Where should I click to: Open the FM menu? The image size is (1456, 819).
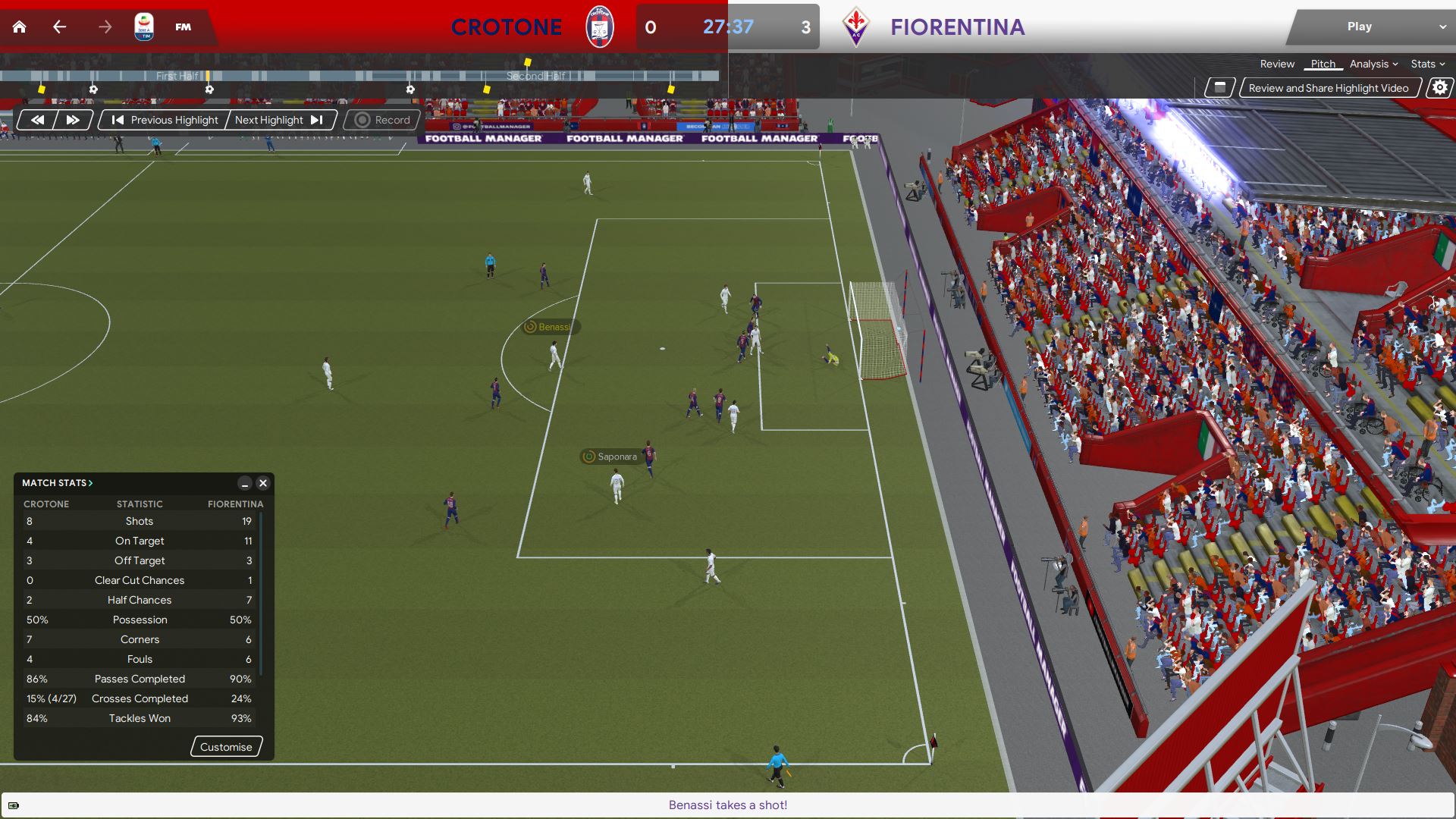coord(183,27)
